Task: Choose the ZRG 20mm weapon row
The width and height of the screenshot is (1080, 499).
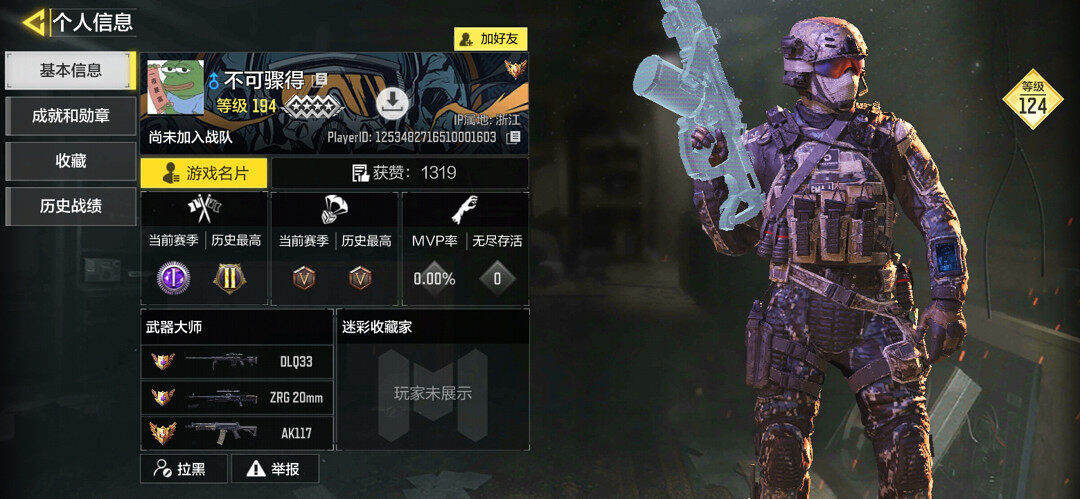Action: (236, 398)
